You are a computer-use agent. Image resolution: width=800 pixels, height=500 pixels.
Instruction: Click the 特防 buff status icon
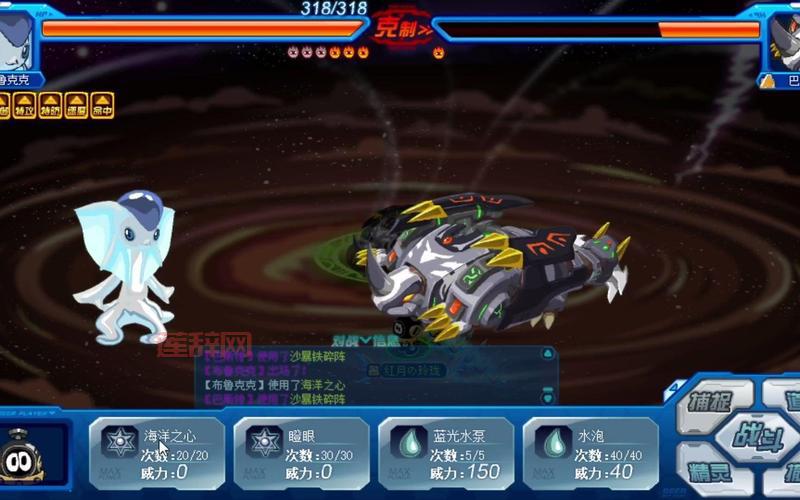click(x=50, y=104)
